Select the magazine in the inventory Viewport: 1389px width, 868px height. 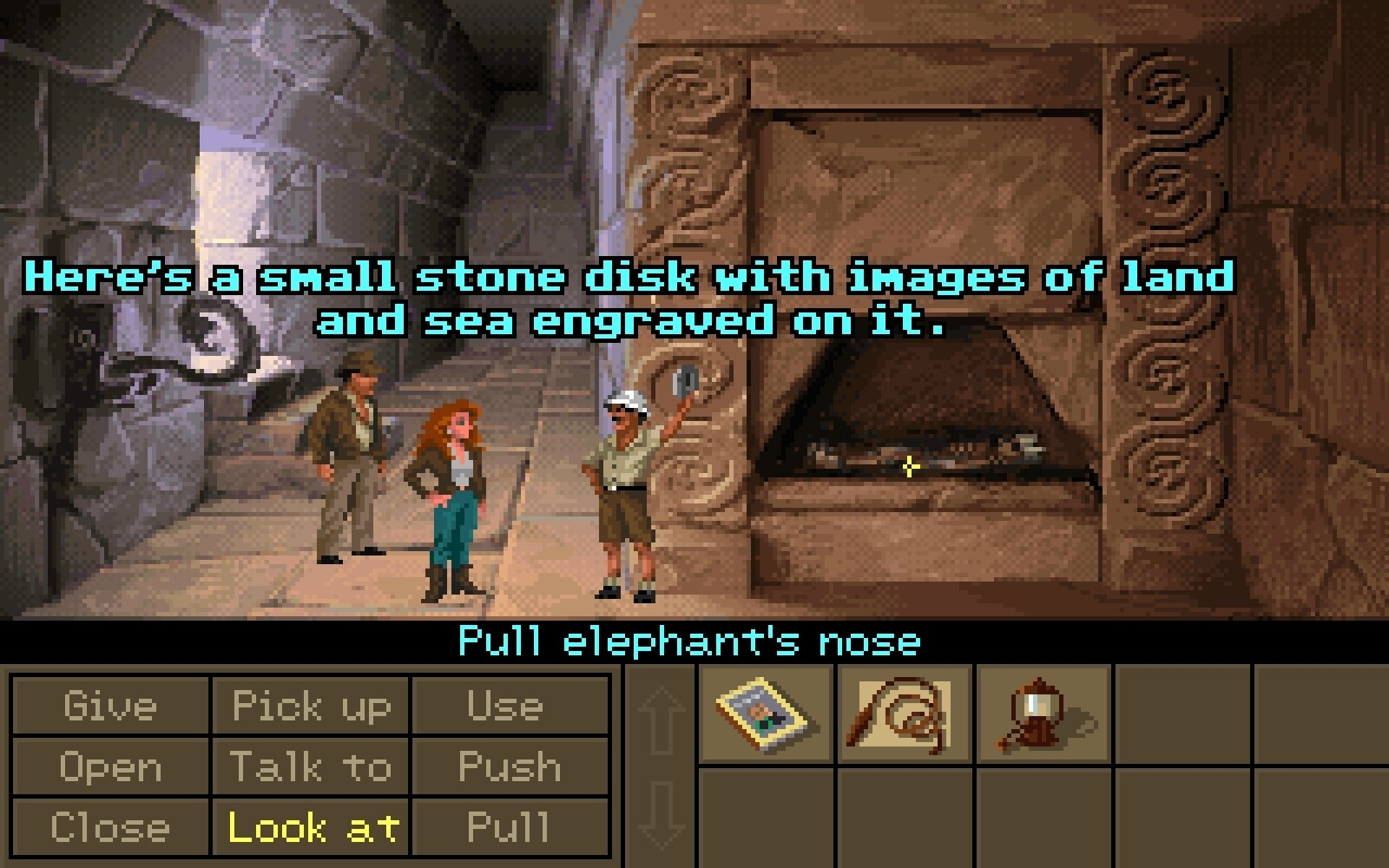[x=764, y=714]
